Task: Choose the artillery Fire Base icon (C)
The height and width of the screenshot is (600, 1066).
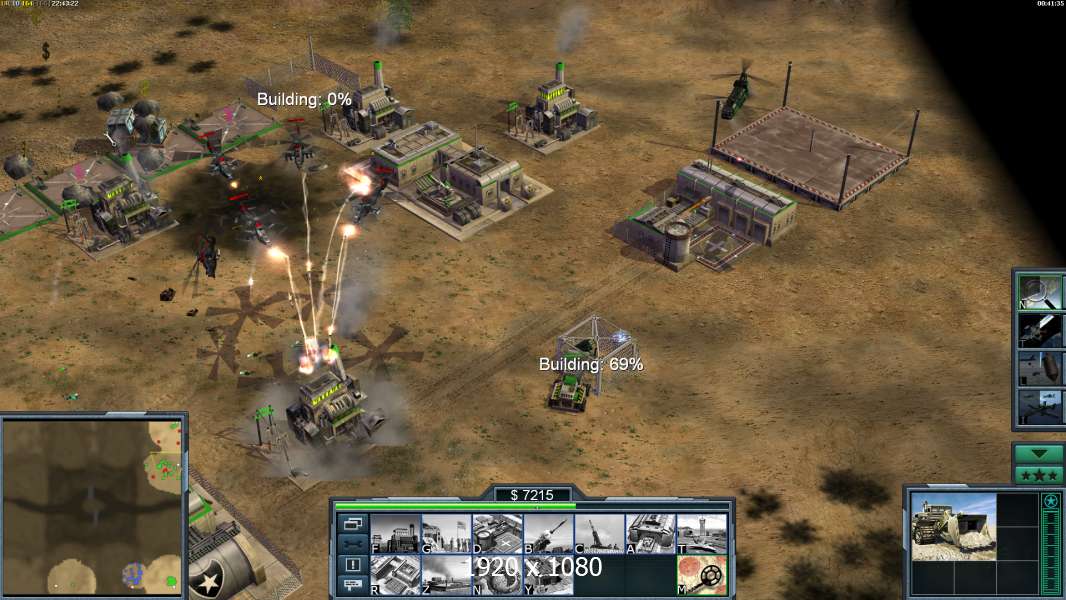Action: 599,534
